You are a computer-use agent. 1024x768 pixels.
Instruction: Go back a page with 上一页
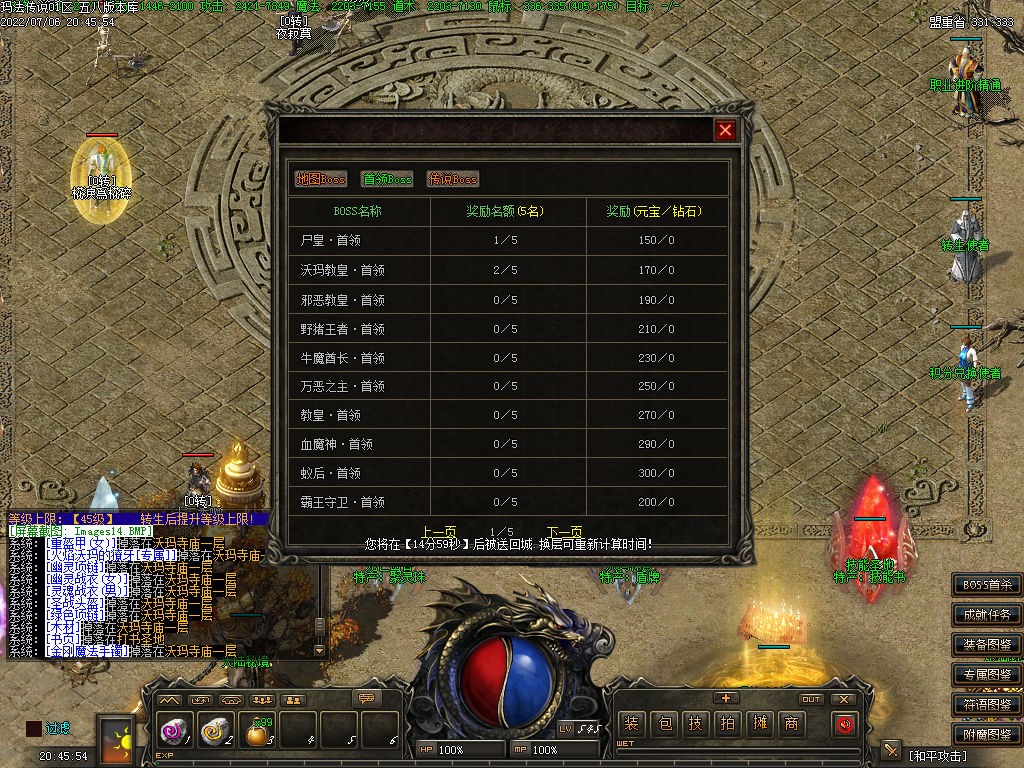click(x=440, y=532)
